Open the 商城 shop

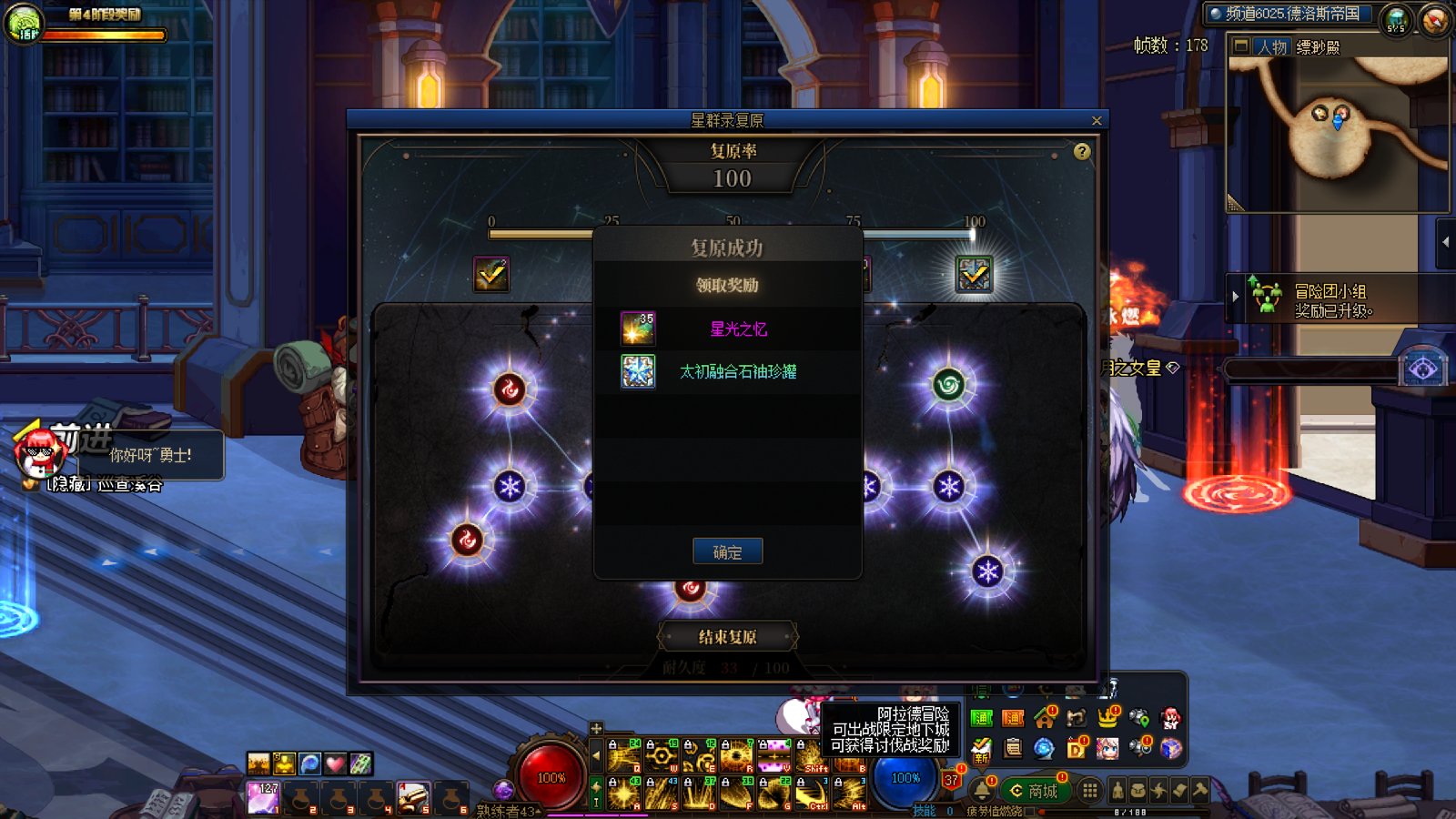coord(1034,791)
